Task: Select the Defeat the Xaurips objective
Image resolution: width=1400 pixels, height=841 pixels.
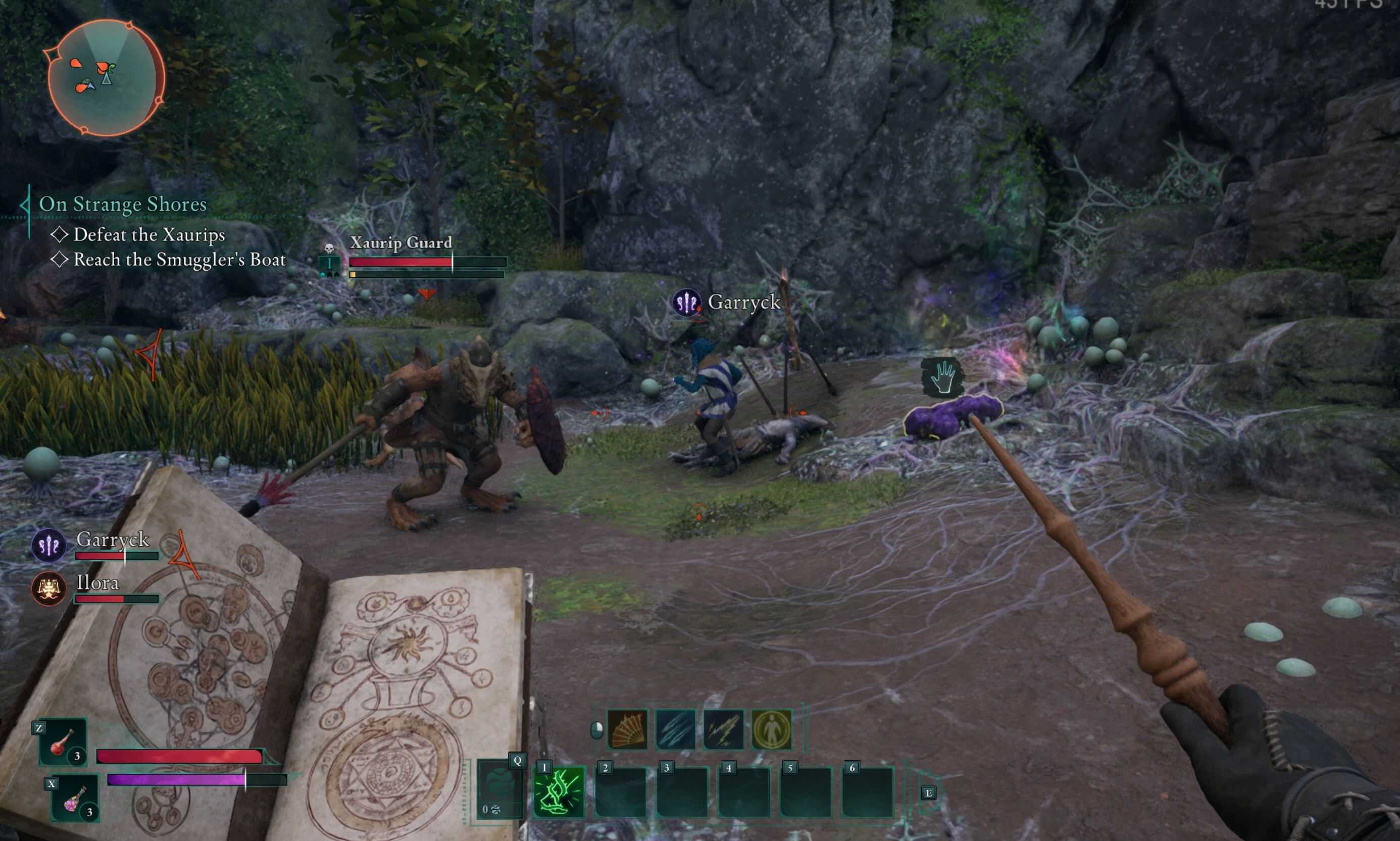Action: (x=148, y=234)
